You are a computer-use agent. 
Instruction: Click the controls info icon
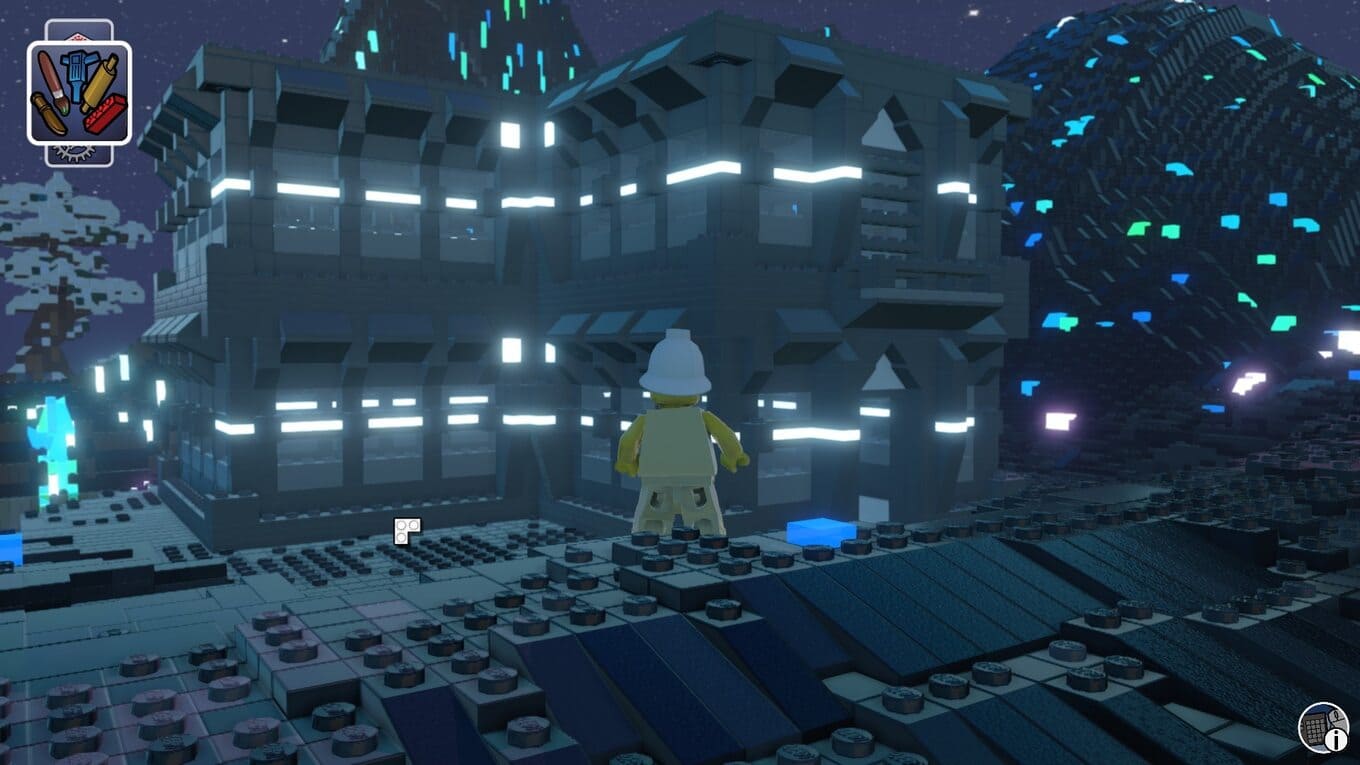click(1325, 728)
